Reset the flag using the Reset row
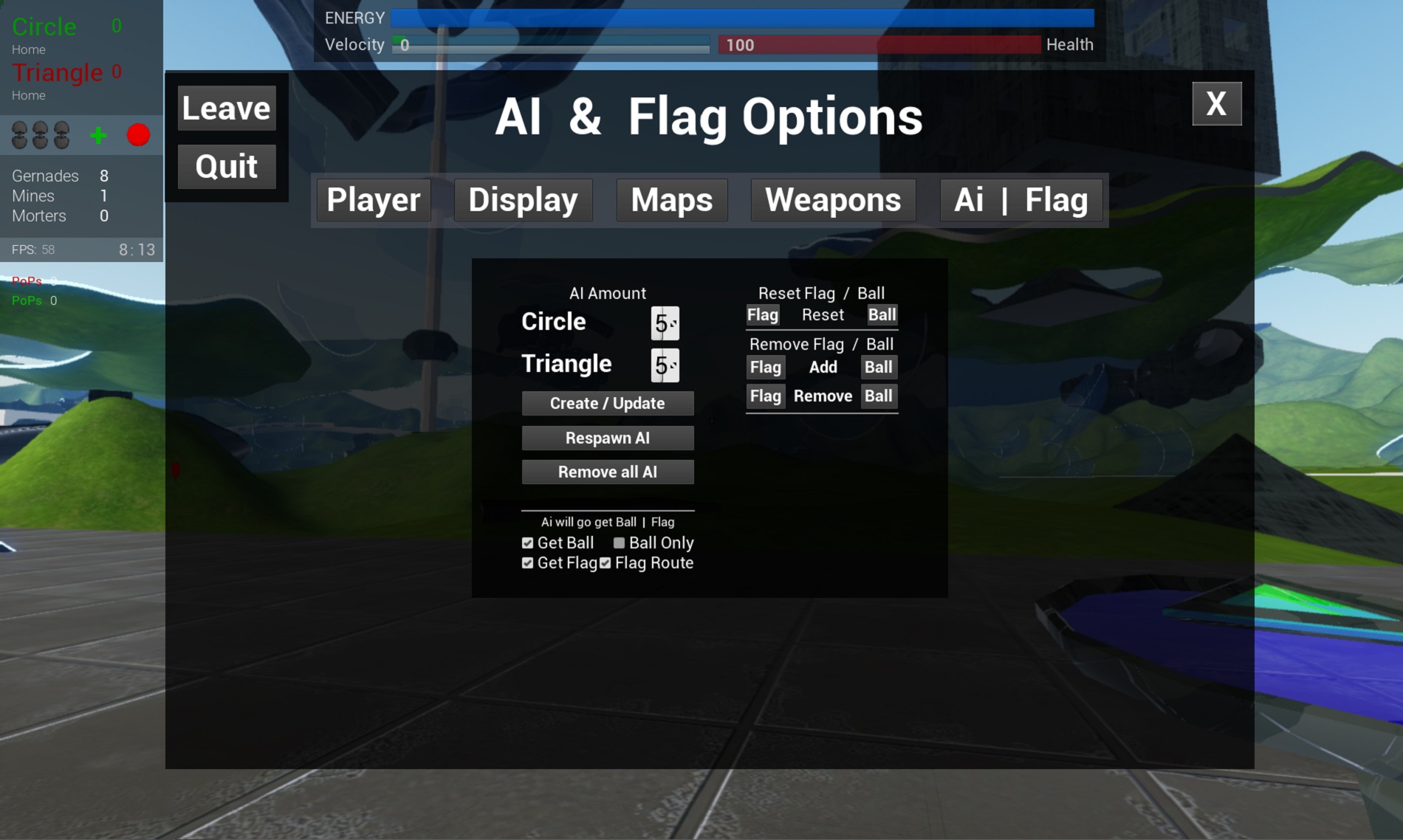Viewport: 1403px width, 840px height. [763, 315]
